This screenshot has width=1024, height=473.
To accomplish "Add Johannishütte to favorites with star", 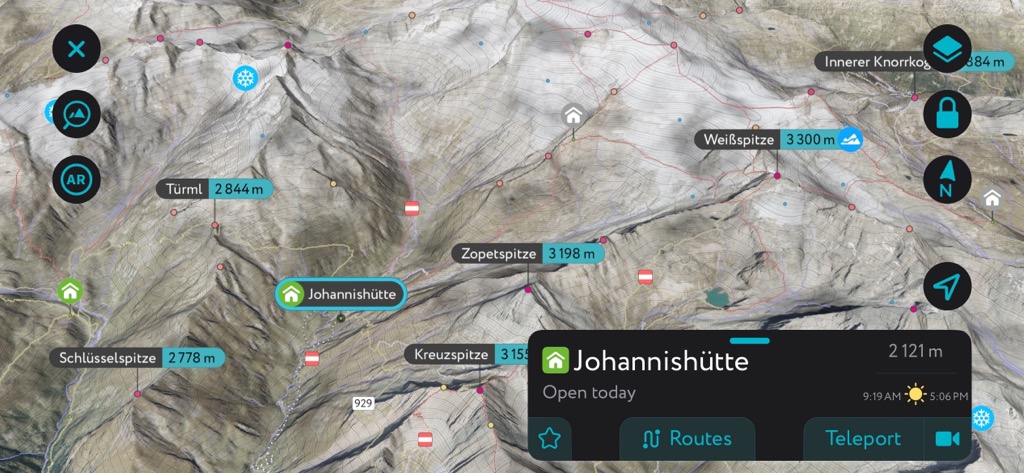I will click(549, 438).
